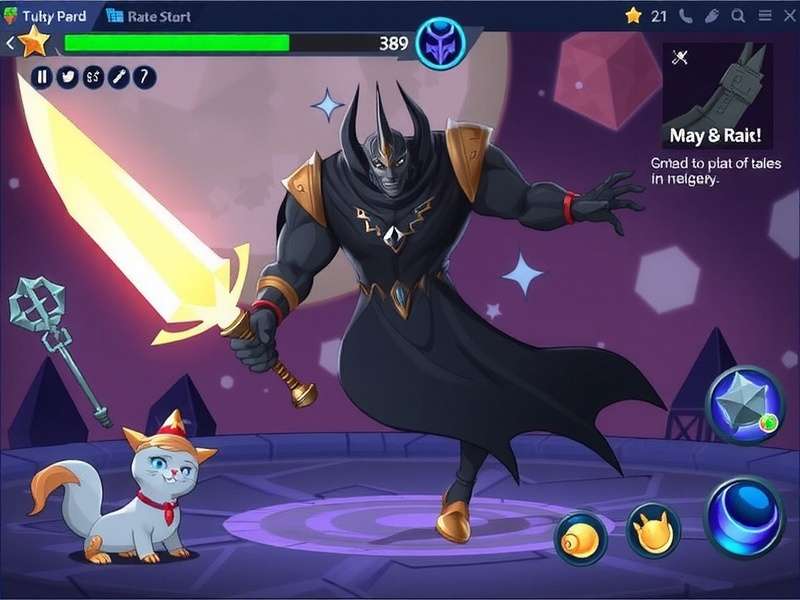Go back using the left arrow
Screen dimensions: 800x600
(x=10, y=43)
